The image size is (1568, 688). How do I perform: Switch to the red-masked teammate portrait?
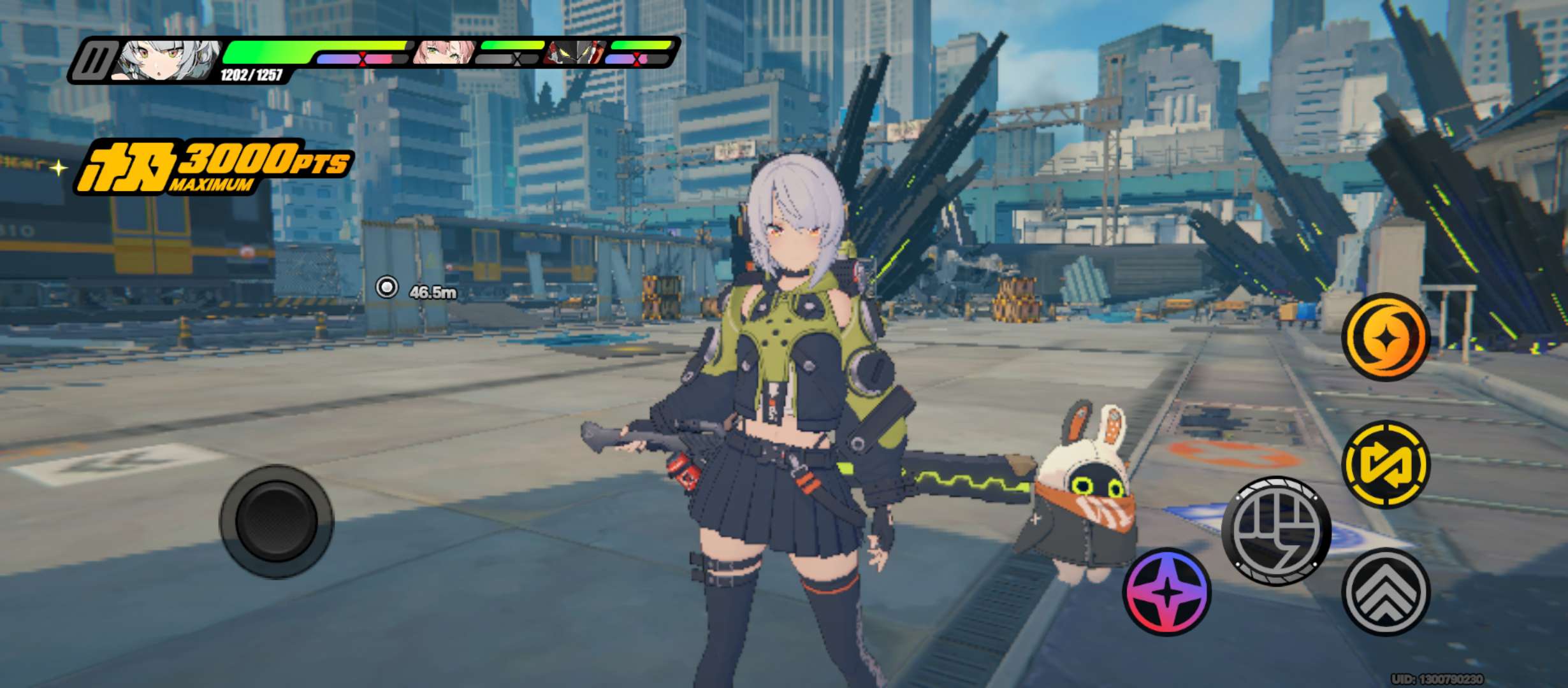(x=572, y=52)
